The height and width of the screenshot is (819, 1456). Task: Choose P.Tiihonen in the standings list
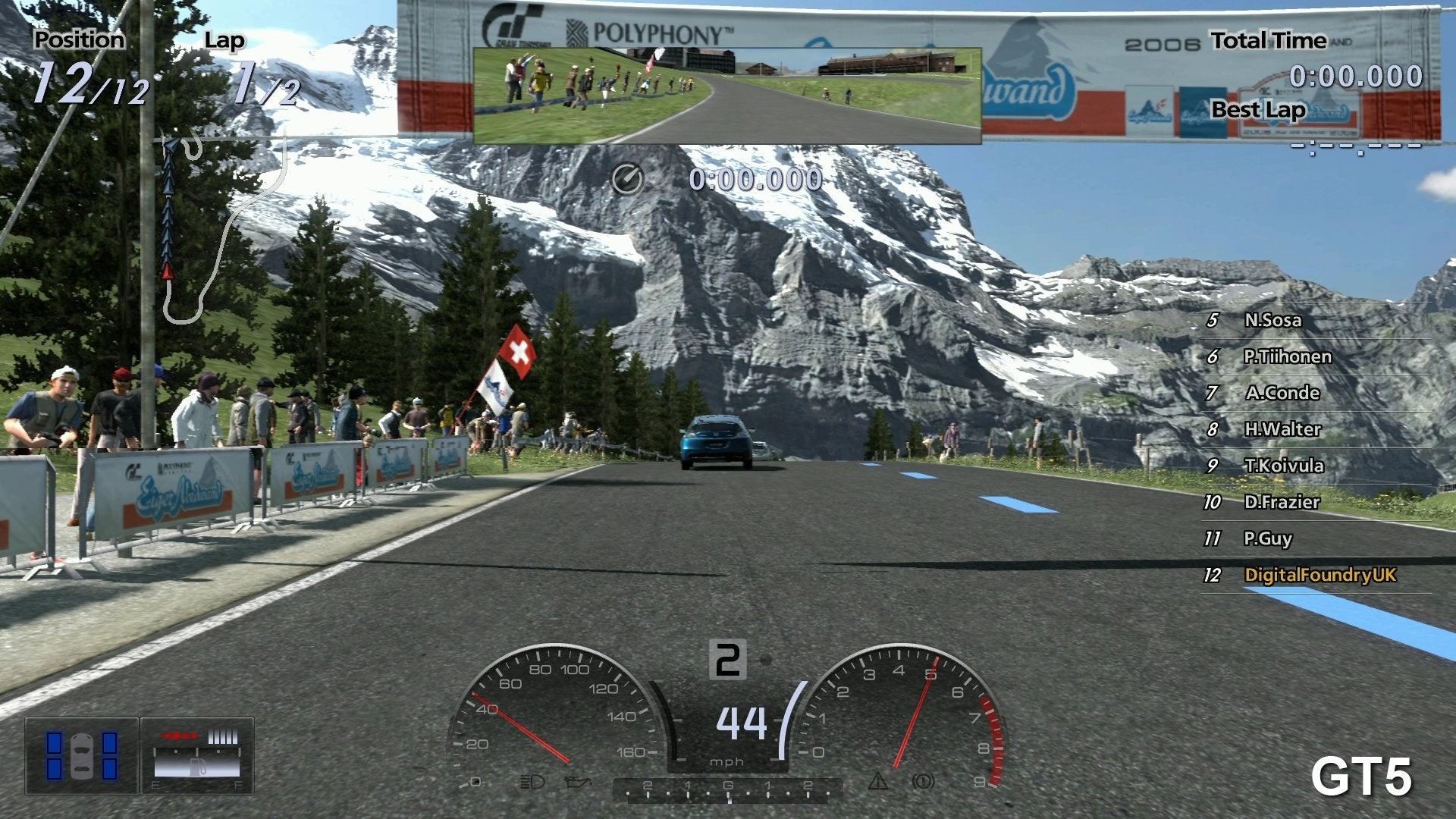(1287, 356)
